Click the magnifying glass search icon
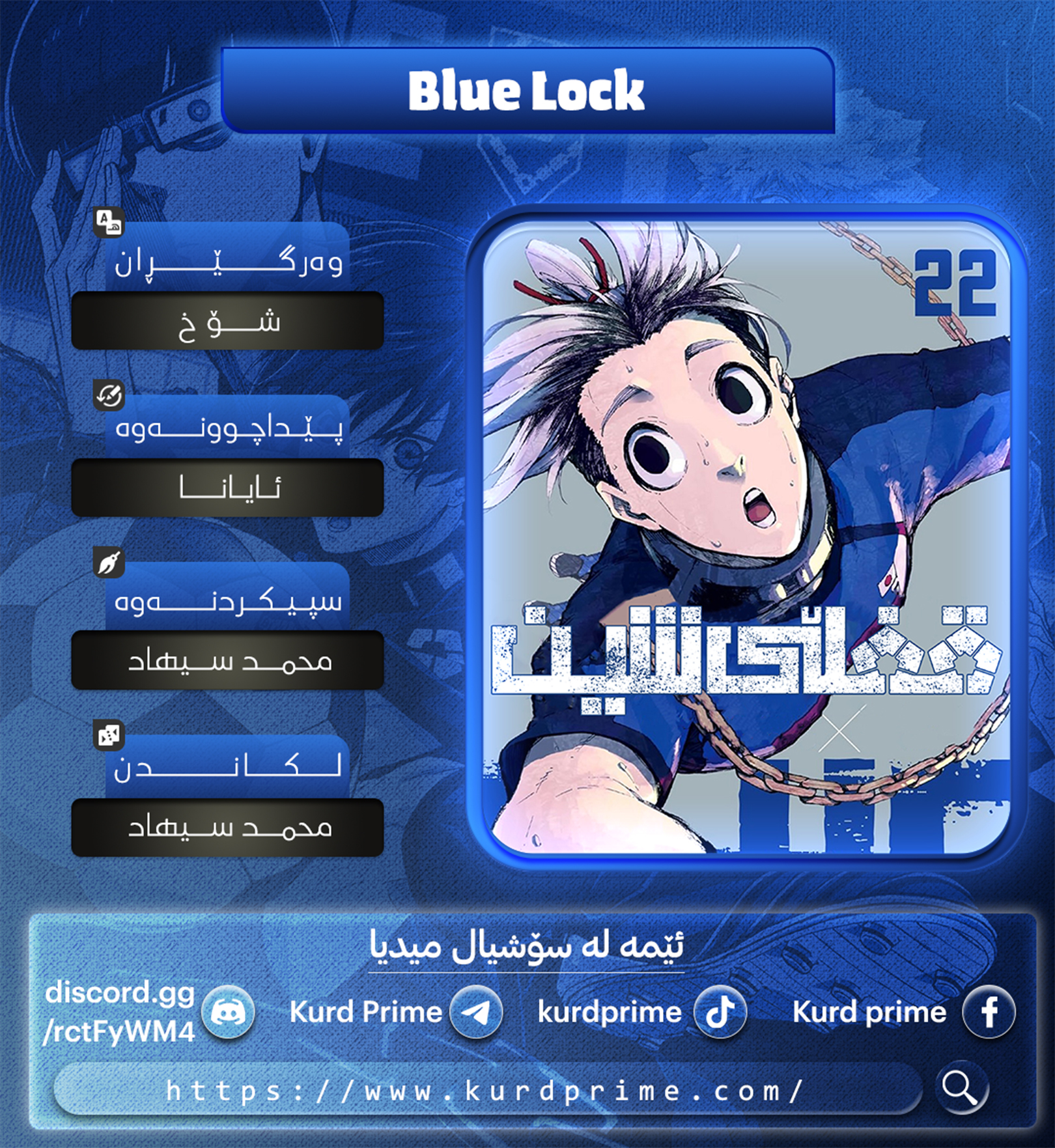Viewport: 1055px width, 1148px height. click(961, 1088)
